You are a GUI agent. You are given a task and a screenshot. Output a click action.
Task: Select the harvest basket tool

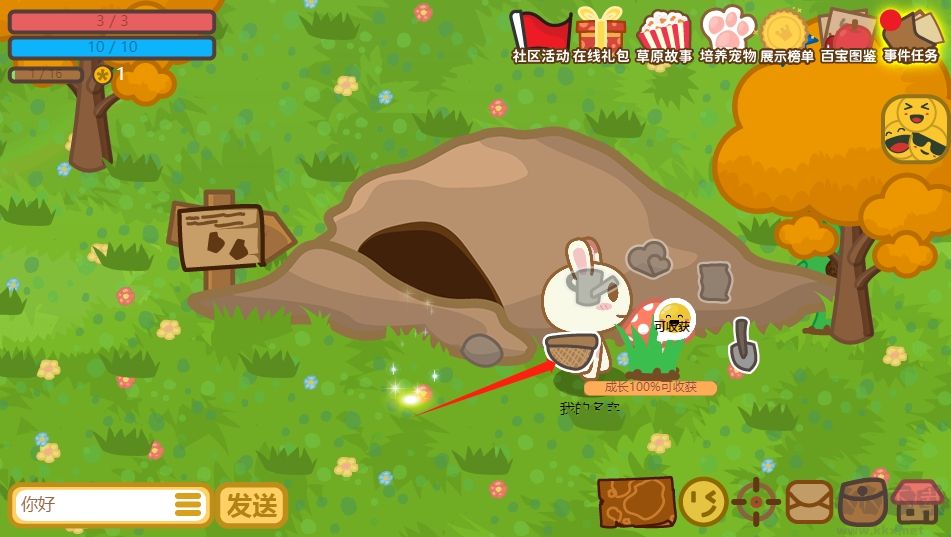(572, 351)
